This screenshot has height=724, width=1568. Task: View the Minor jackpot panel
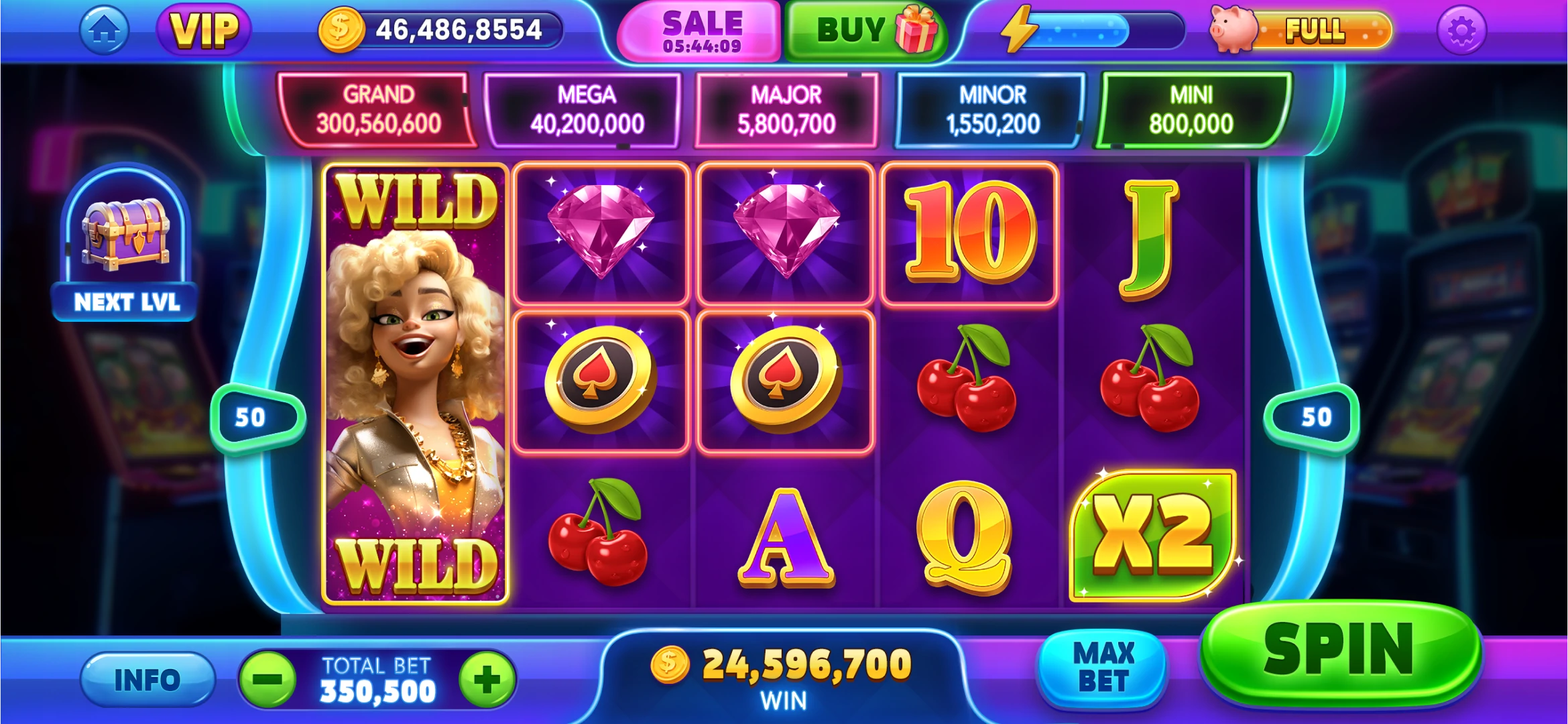click(992, 110)
